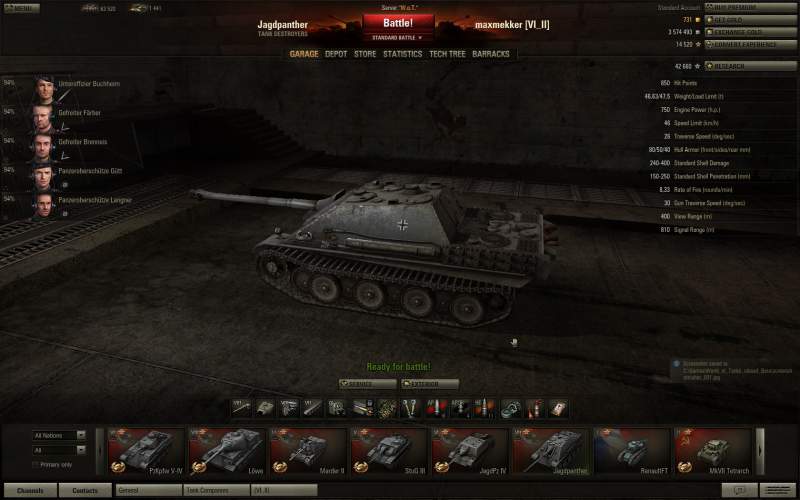Click Convert Experience
The width and height of the screenshot is (800, 500).
tap(751, 45)
